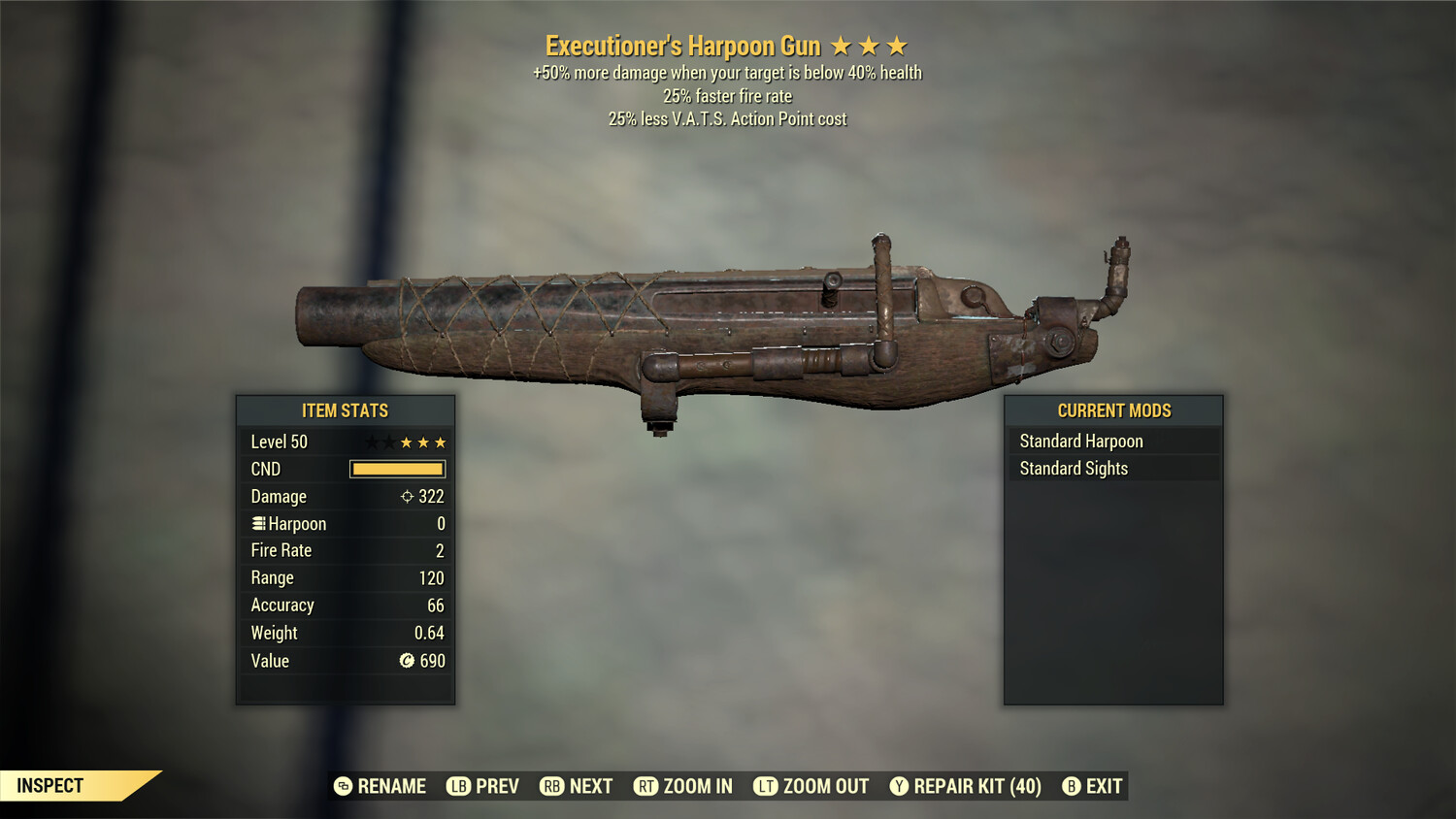1456x819 pixels.
Task: Select the Y repair kit button icon
Action: [900, 786]
